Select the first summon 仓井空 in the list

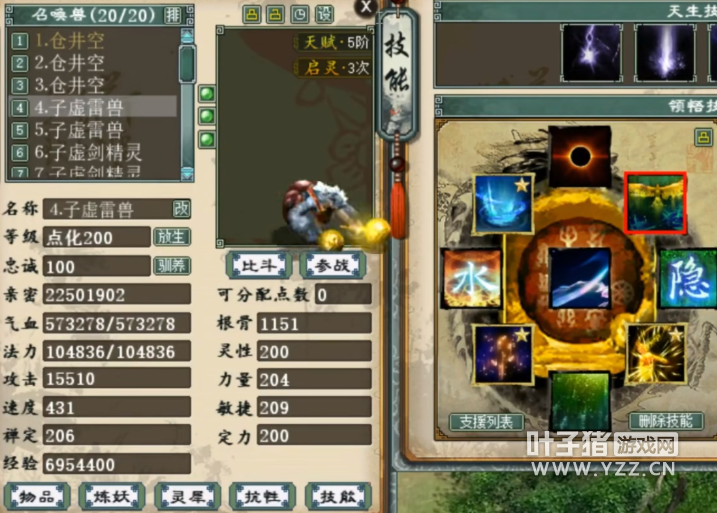tap(70, 41)
